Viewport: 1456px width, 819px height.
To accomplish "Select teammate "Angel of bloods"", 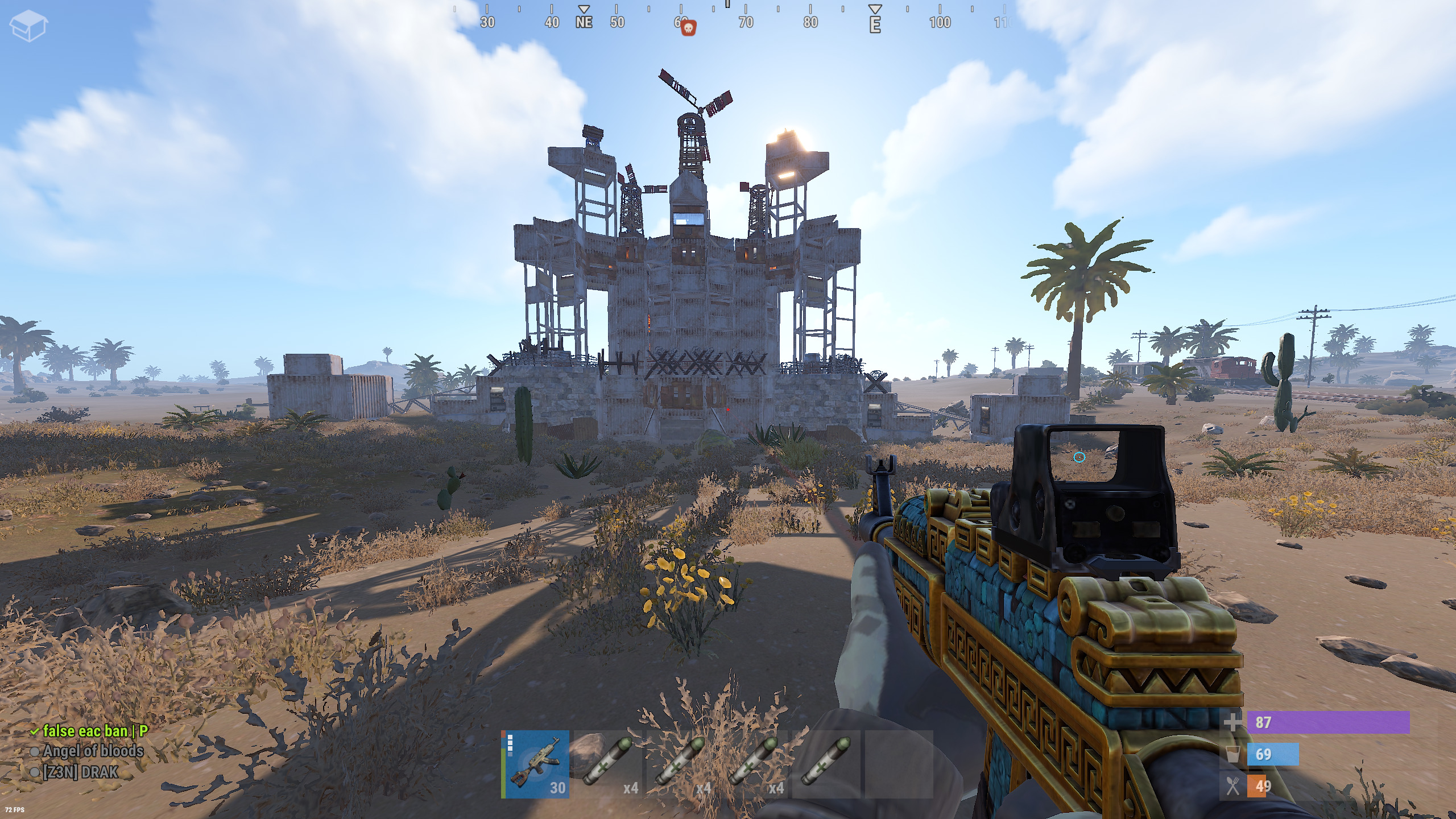I will pyautogui.click(x=93, y=751).
